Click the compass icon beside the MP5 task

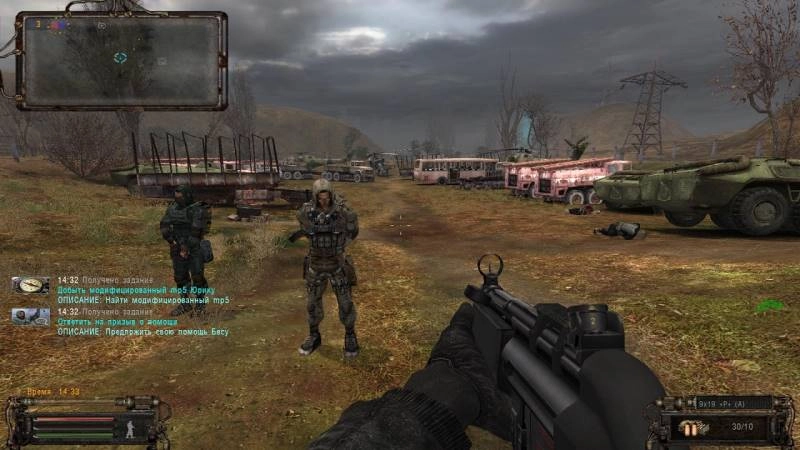point(31,285)
